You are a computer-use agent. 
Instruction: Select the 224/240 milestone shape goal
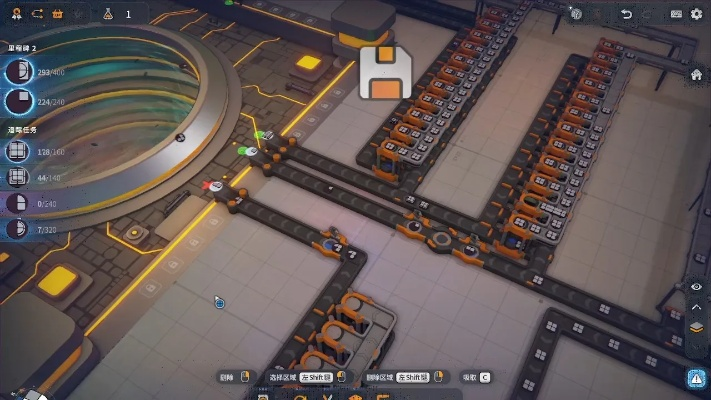click(x=18, y=100)
